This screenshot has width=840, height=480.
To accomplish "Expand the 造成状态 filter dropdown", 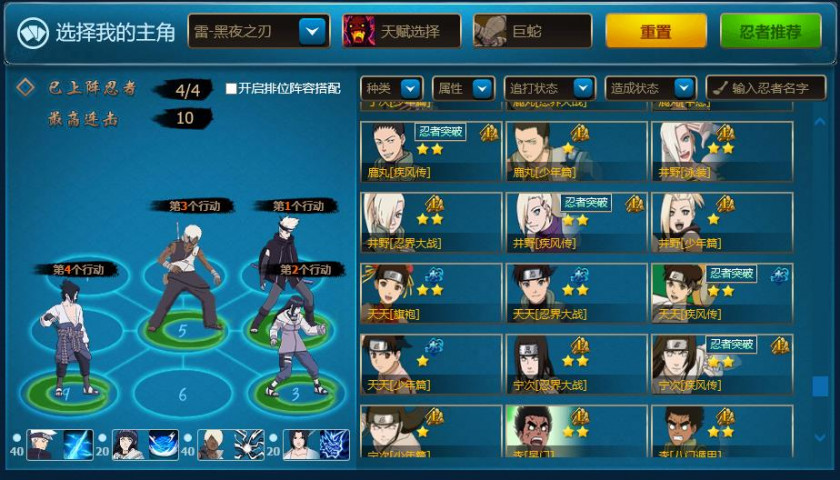I will pos(647,88).
